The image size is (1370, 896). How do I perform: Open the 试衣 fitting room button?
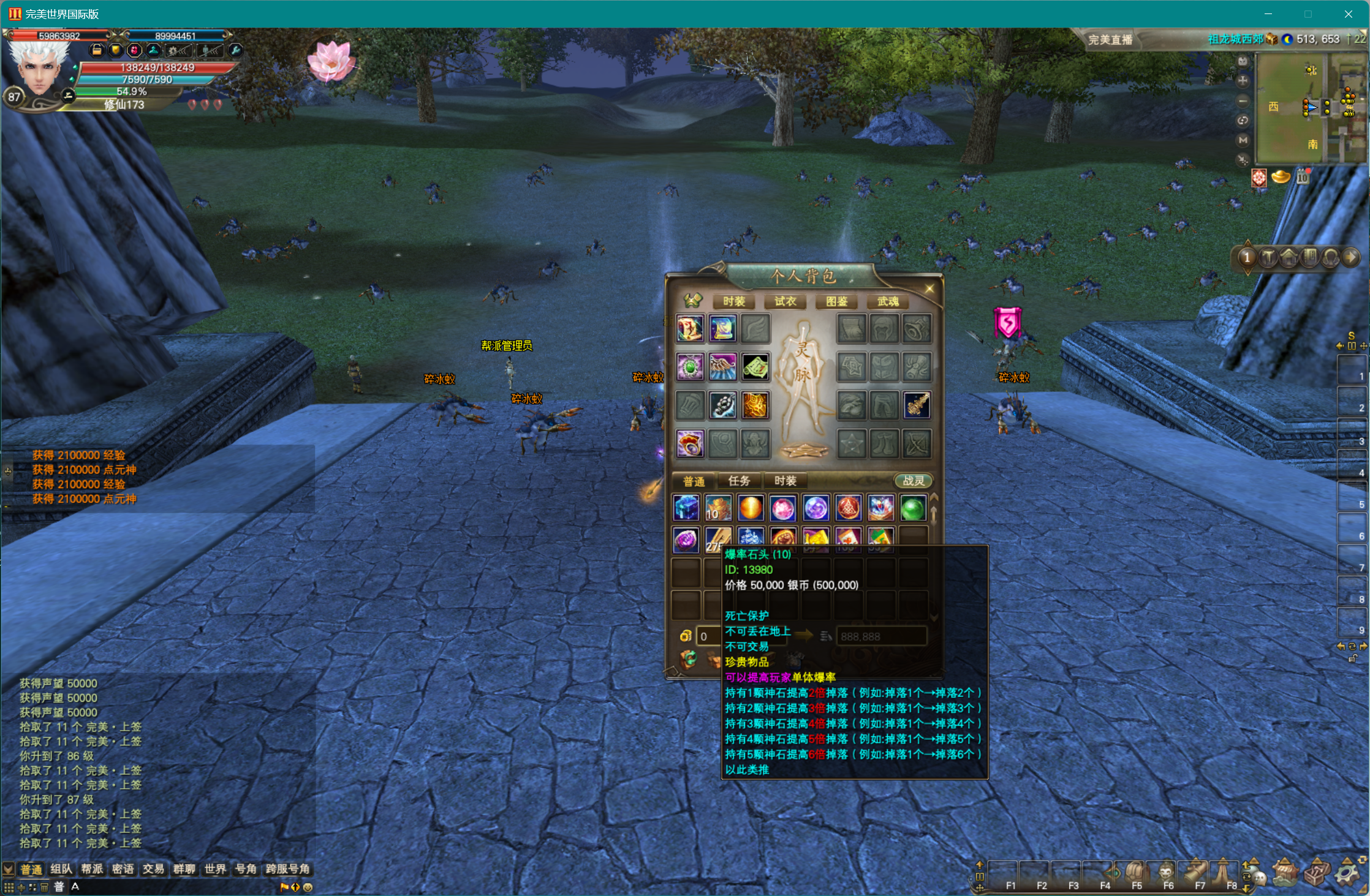785,301
